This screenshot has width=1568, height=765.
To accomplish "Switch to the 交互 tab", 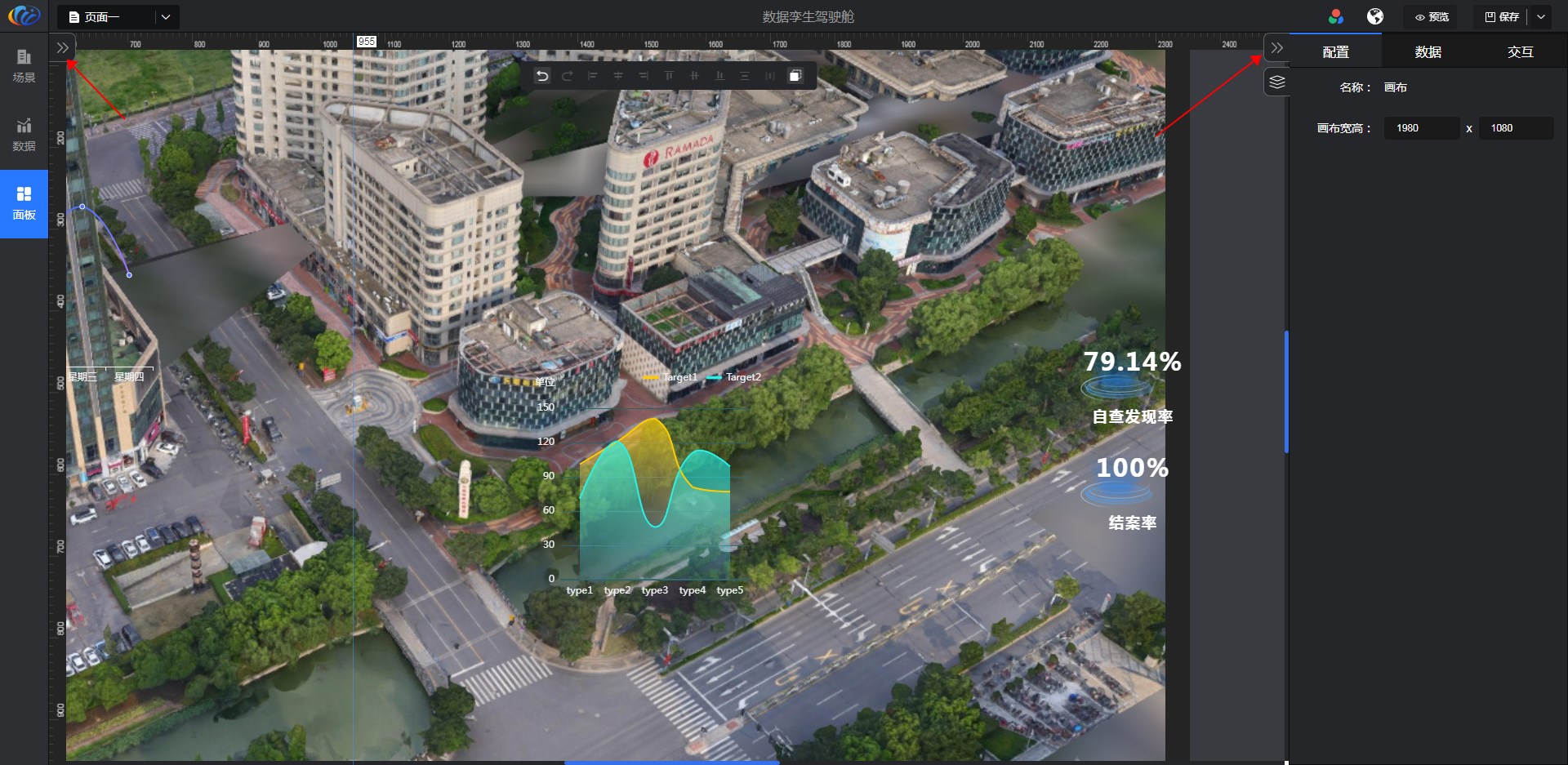I will (x=1520, y=52).
